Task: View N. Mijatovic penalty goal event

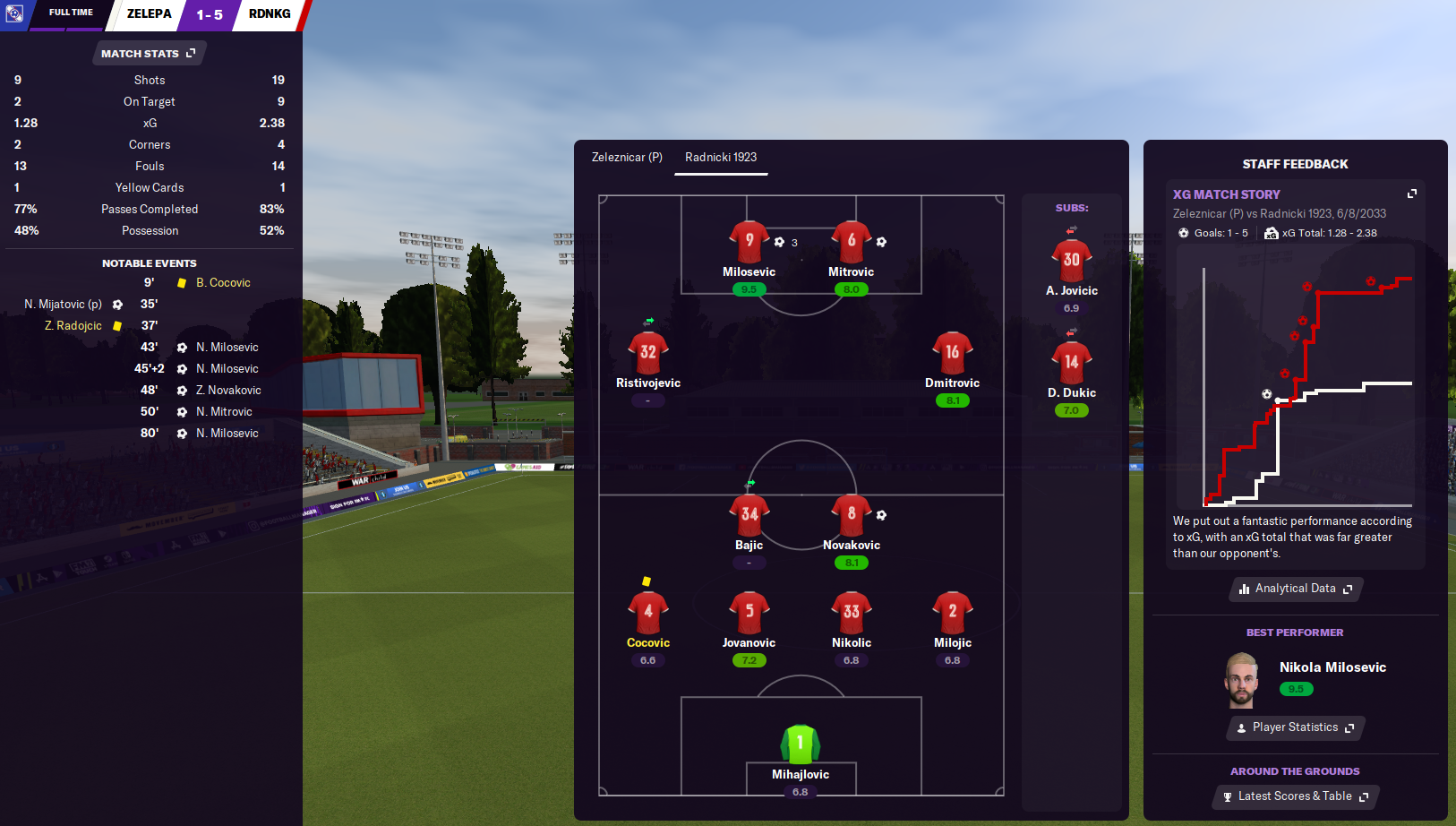Action: (64, 305)
